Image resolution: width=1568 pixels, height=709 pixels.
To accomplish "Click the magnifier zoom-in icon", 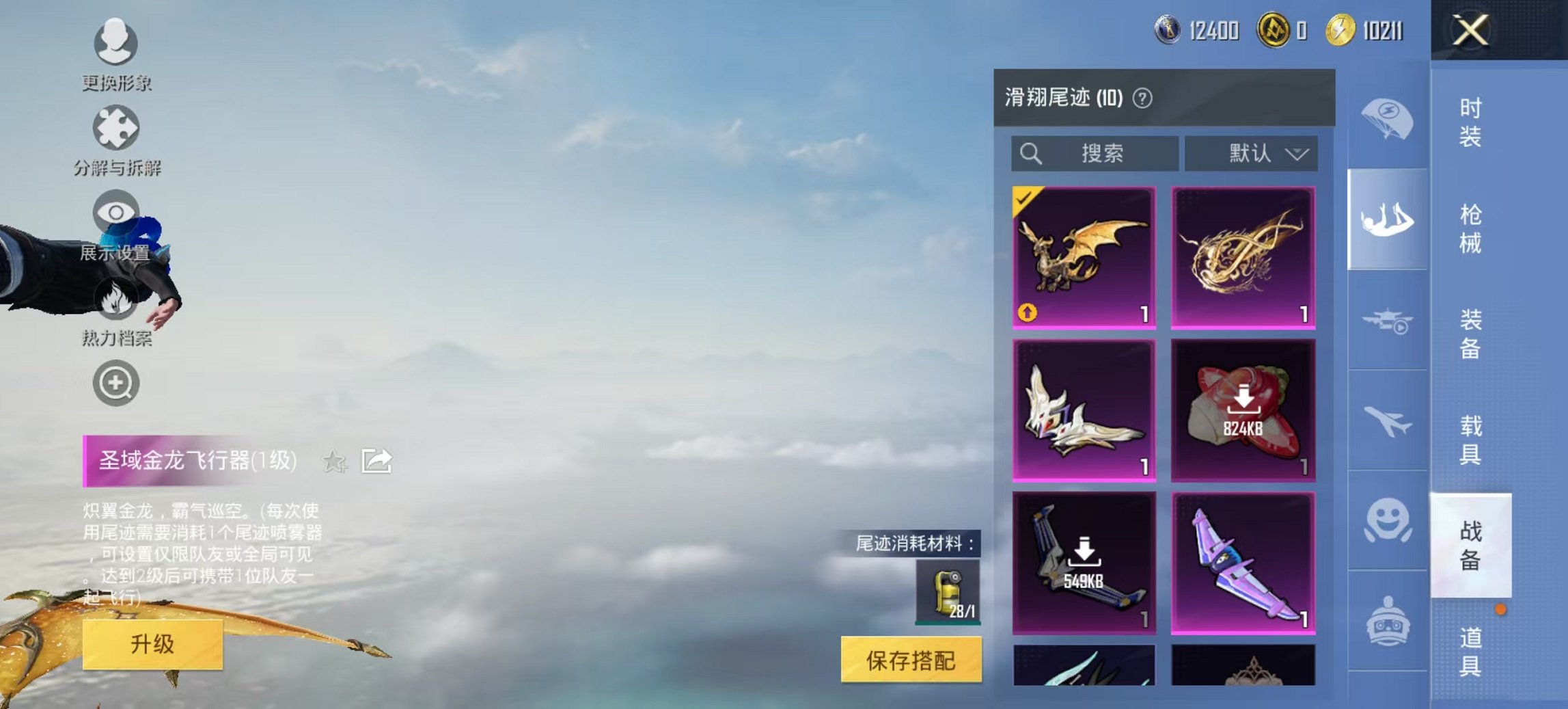I will click(x=115, y=383).
